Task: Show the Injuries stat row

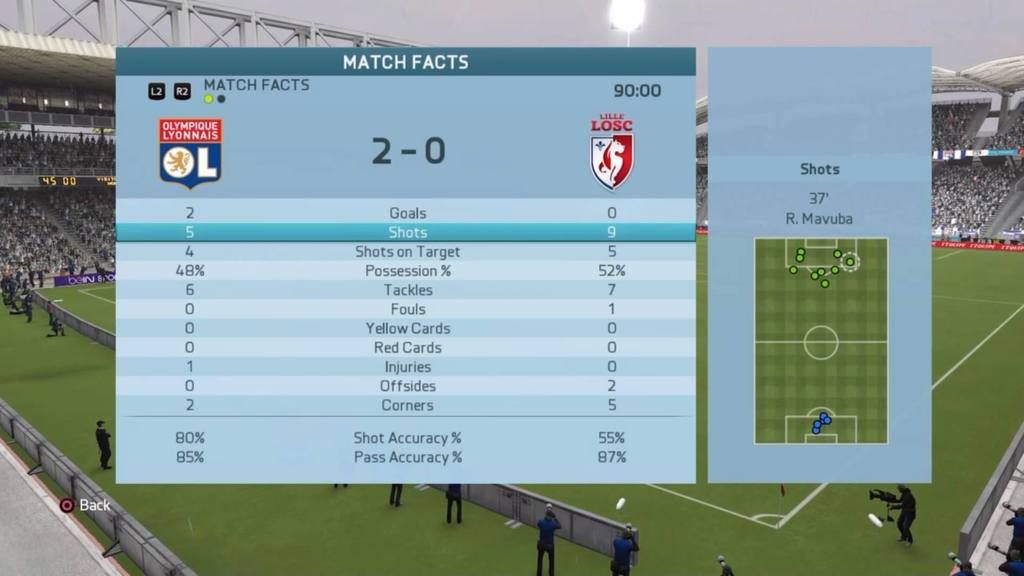Action: click(x=406, y=367)
